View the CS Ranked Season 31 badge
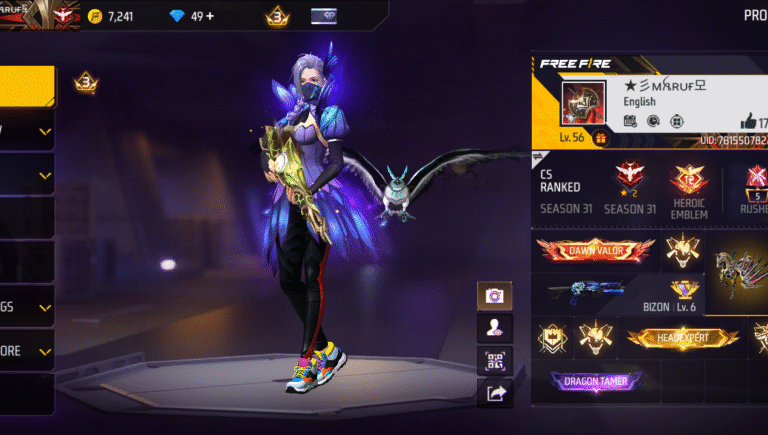 tap(627, 182)
